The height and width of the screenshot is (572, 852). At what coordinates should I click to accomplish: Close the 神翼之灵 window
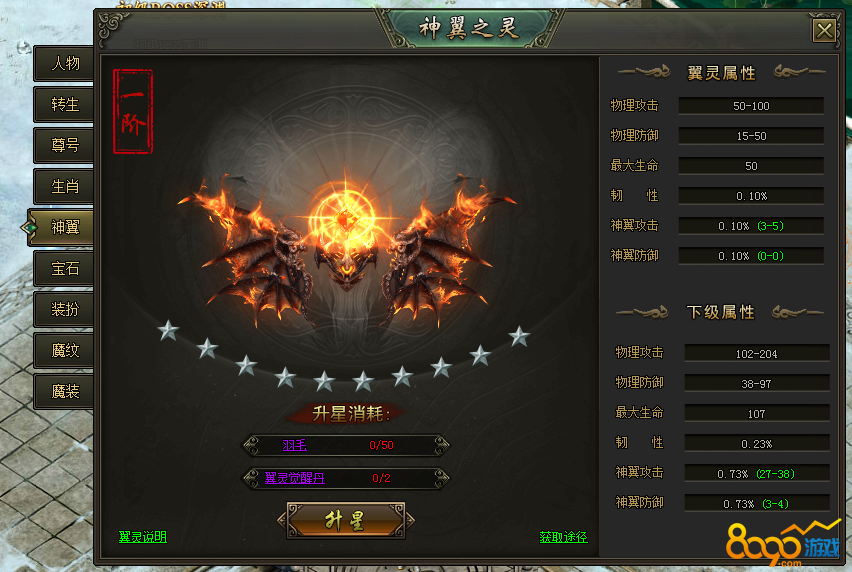point(824,30)
